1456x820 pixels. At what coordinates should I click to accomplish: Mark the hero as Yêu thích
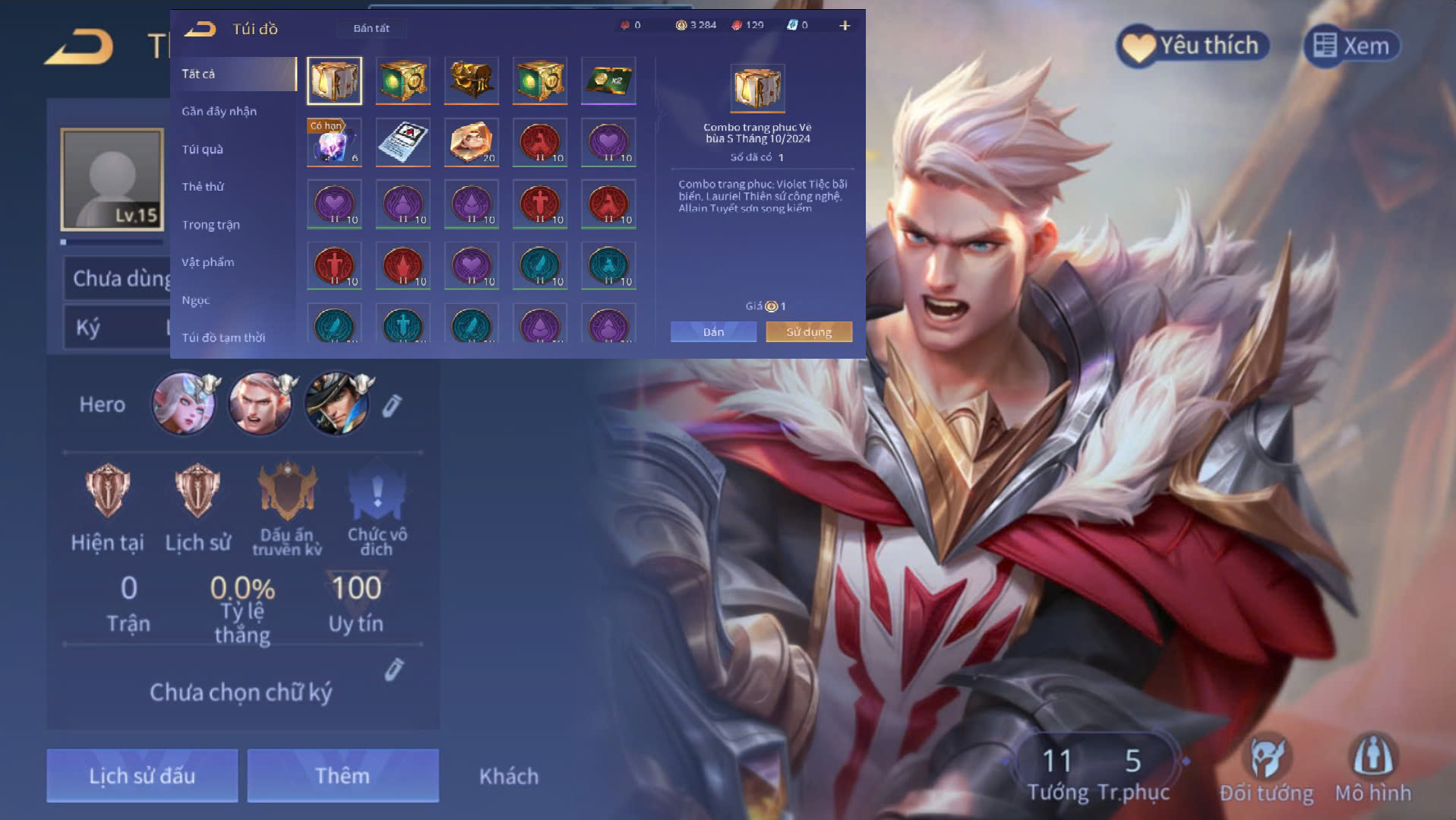coord(1192,46)
